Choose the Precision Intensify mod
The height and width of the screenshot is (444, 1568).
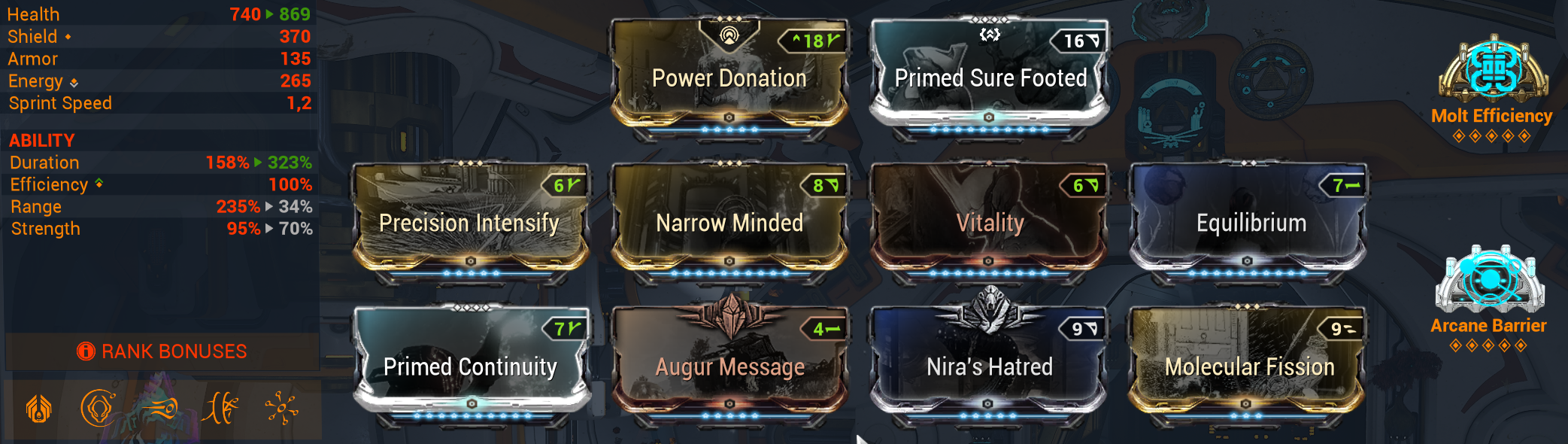point(469,223)
